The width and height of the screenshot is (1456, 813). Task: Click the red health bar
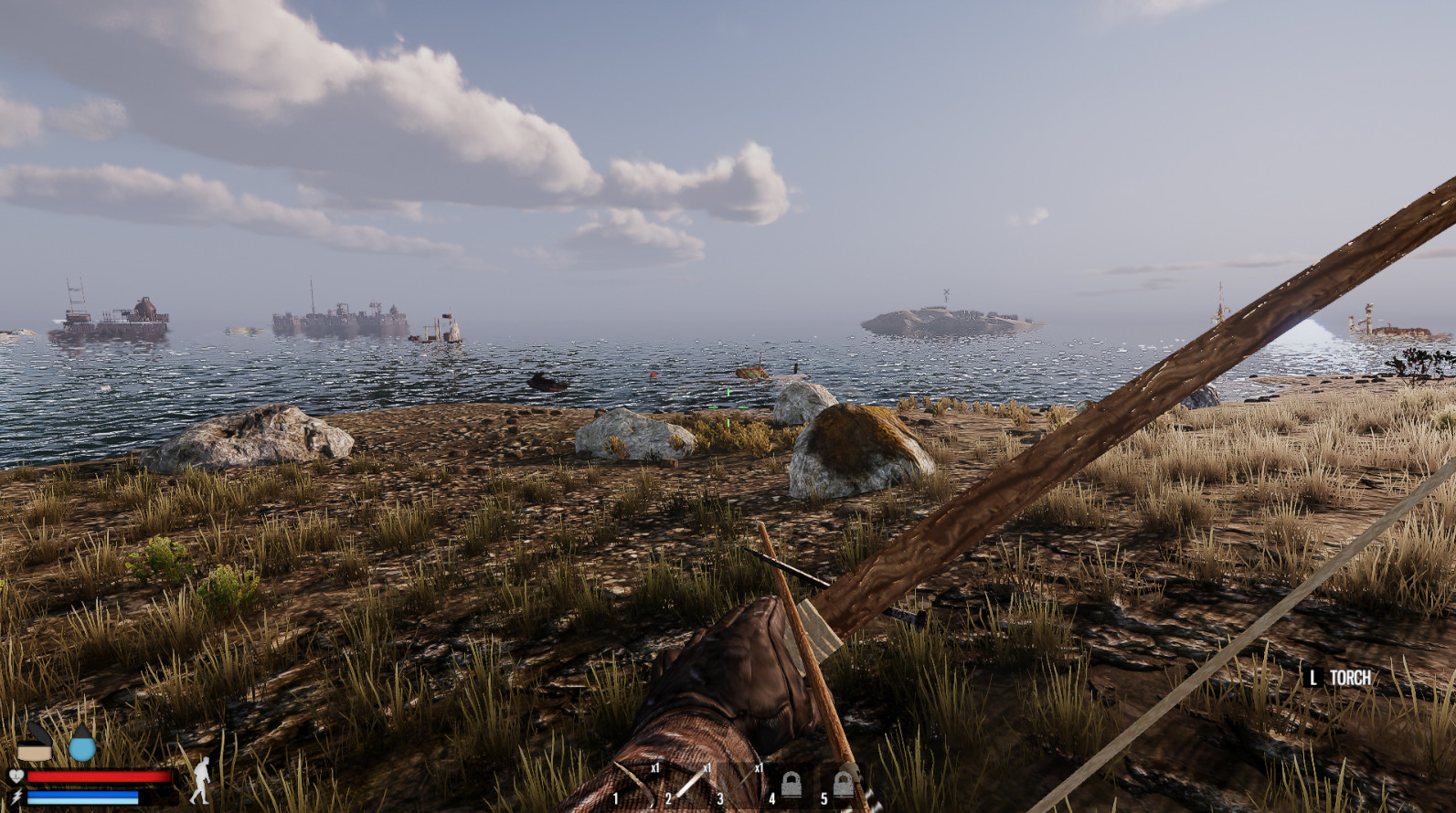pos(97,776)
